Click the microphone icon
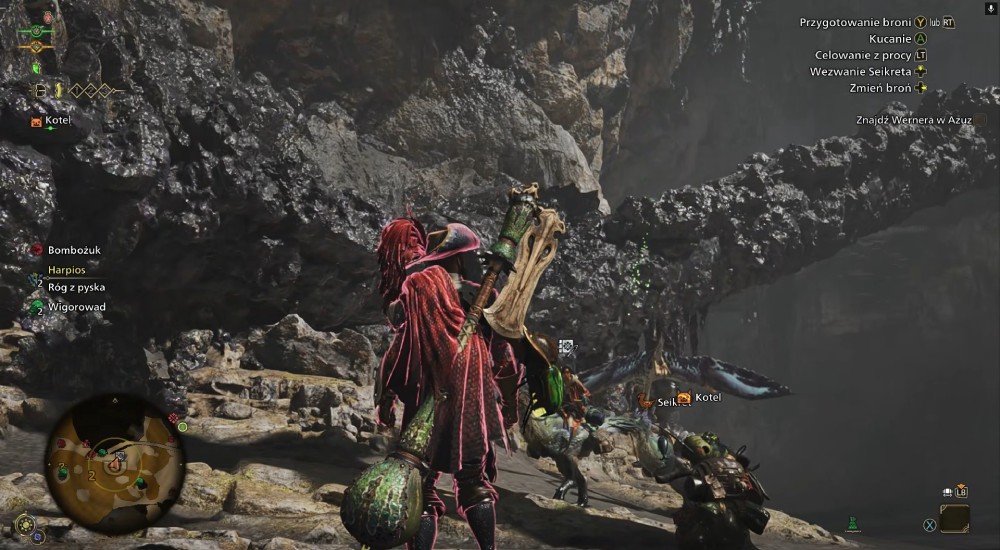1000x550 pixels. [x=990, y=8]
